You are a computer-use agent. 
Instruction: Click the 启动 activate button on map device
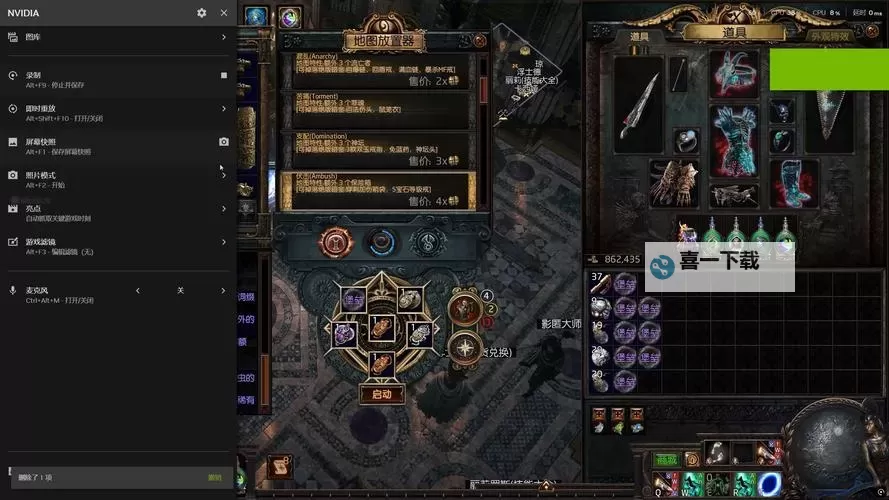click(381, 394)
